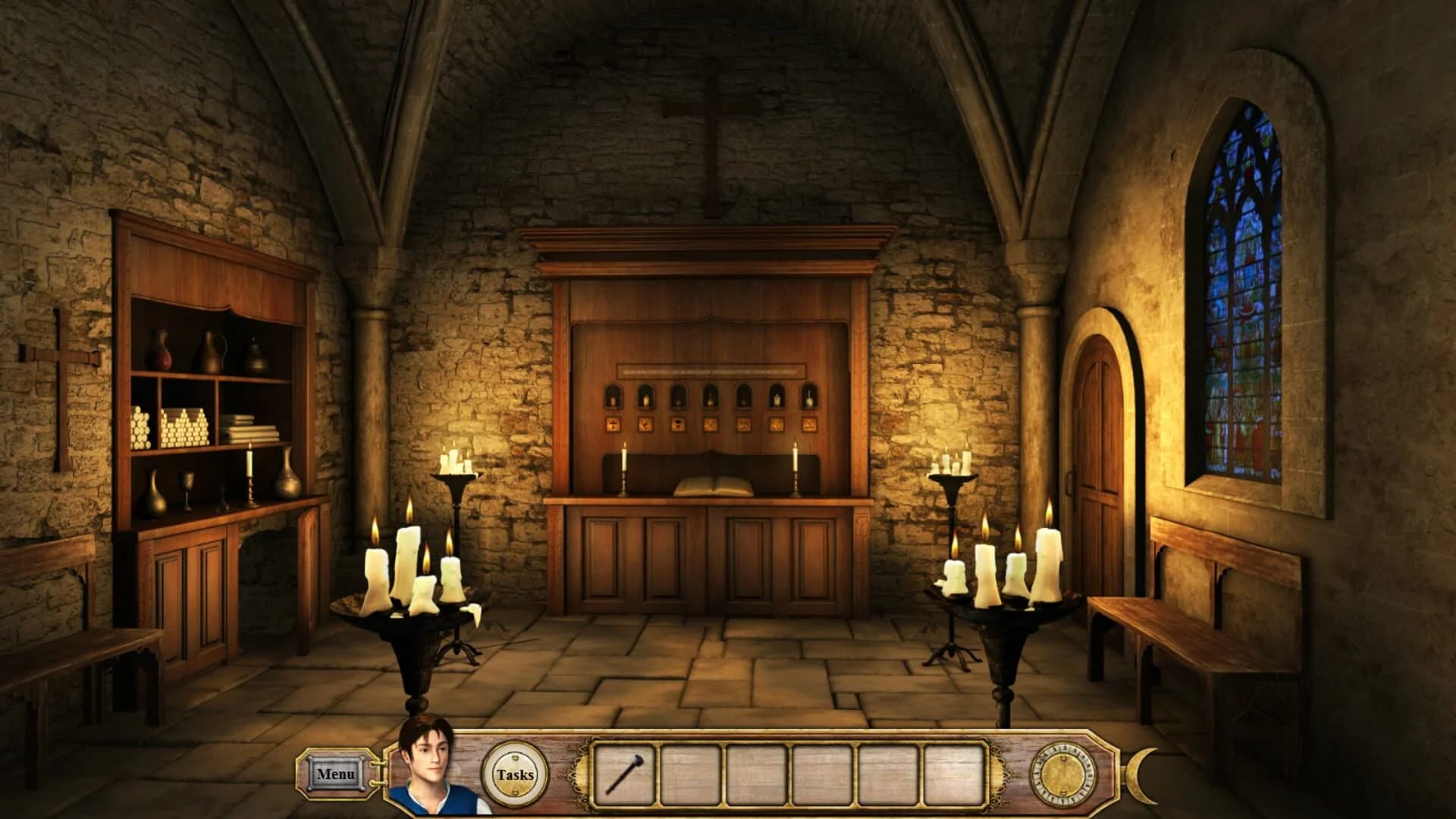Select the bird symbol tile
This screenshot has height=819, width=1456.
[x=645, y=425]
